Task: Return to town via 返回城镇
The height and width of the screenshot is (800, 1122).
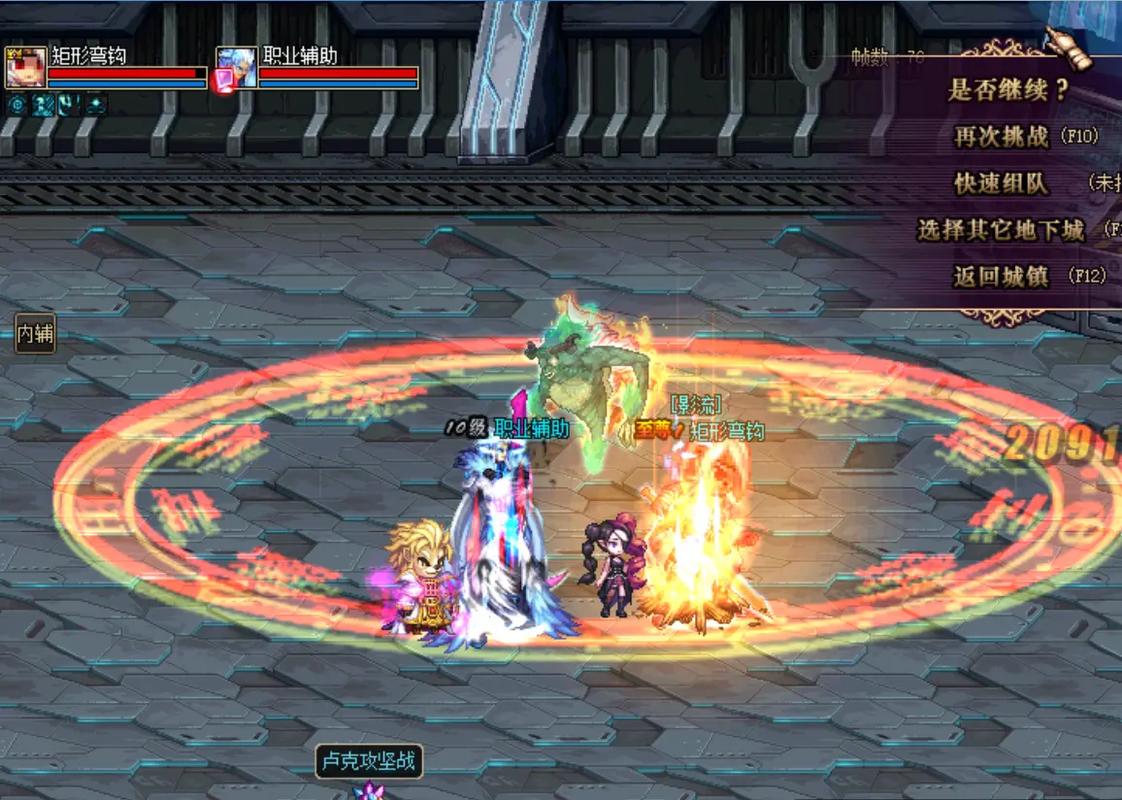Action: [1001, 276]
